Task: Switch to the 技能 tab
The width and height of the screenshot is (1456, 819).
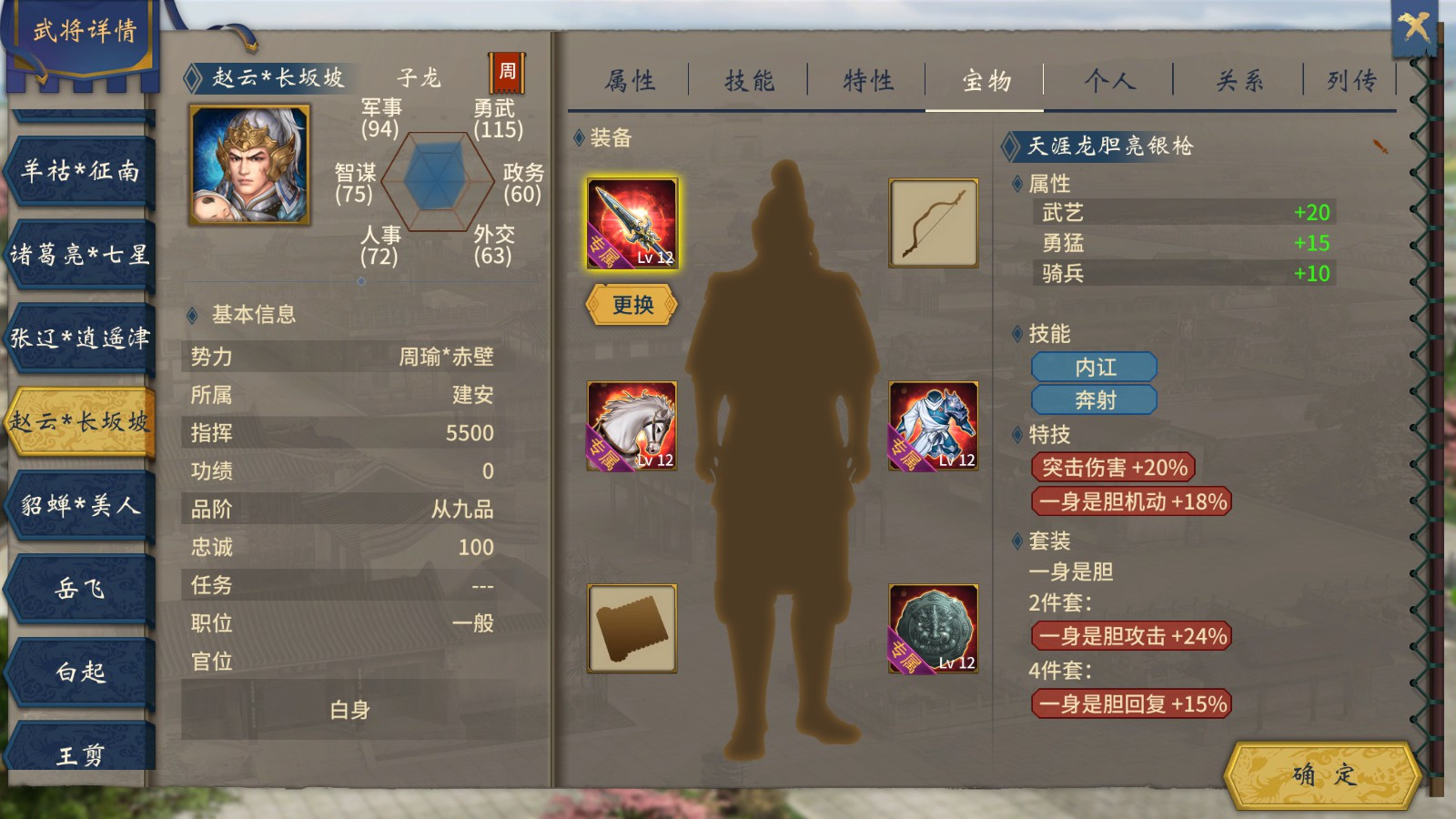Action: pos(748,81)
